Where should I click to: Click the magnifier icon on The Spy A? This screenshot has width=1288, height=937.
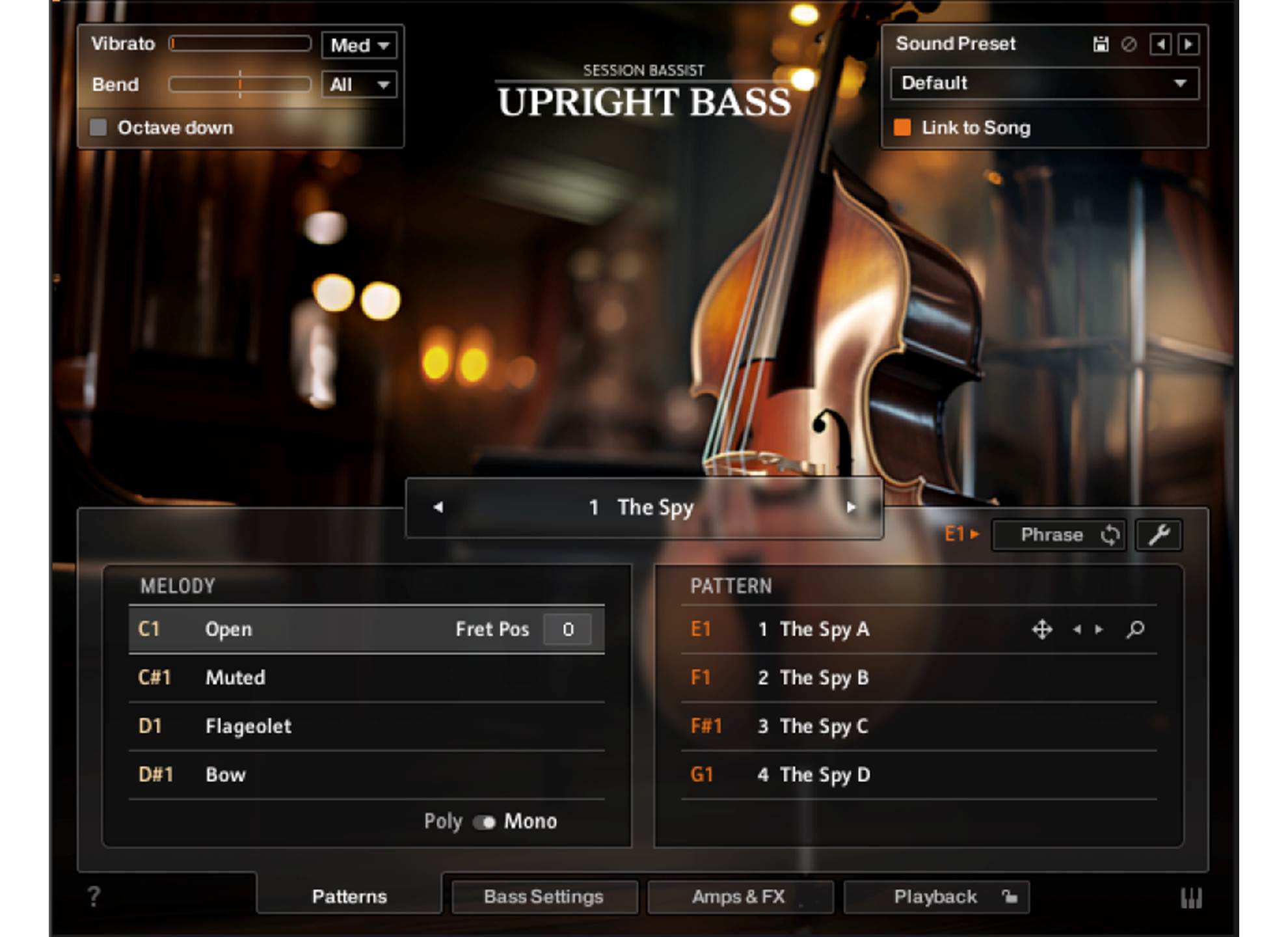(x=1135, y=629)
